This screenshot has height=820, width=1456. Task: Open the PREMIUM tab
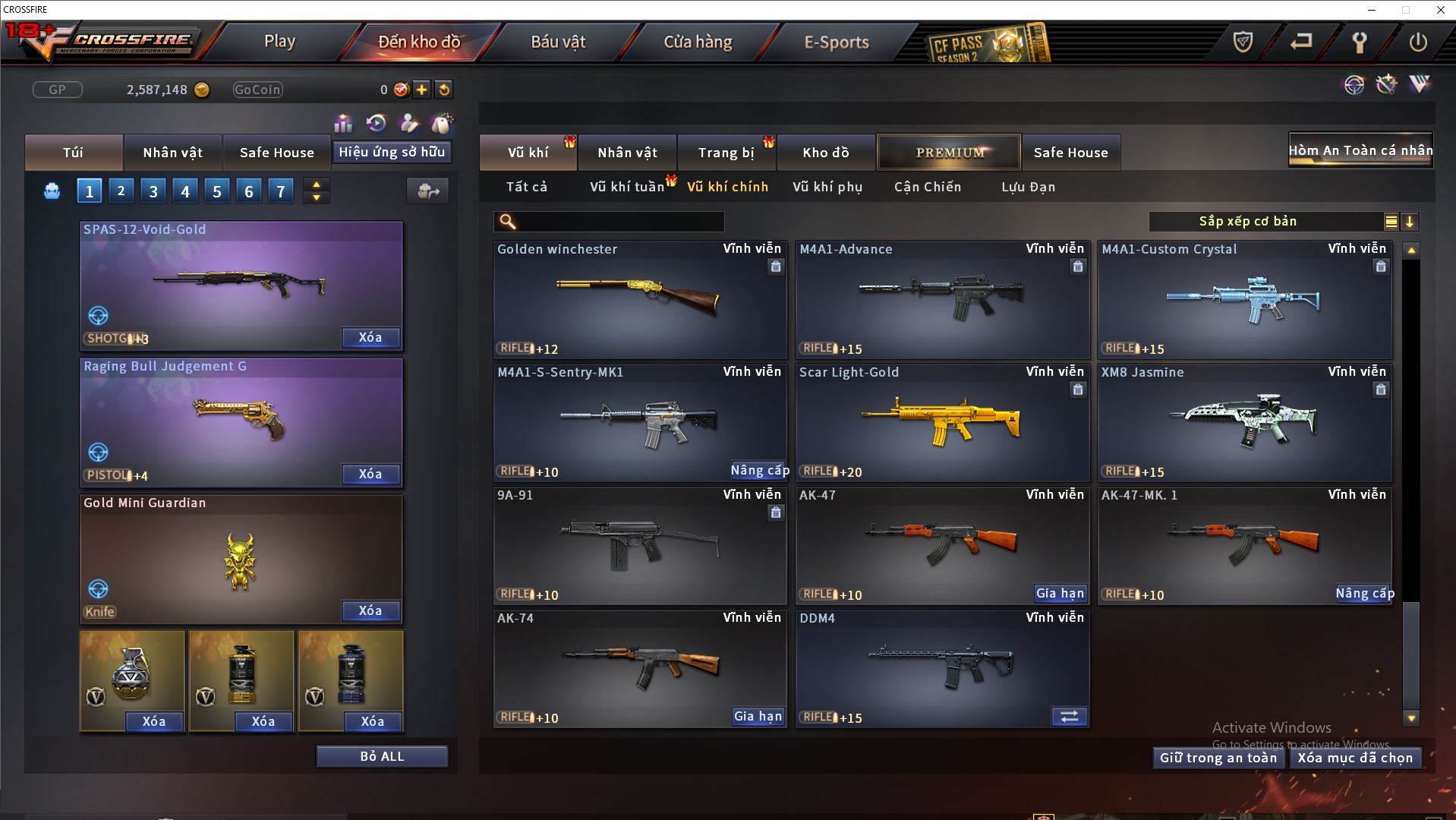click(949, 153)
